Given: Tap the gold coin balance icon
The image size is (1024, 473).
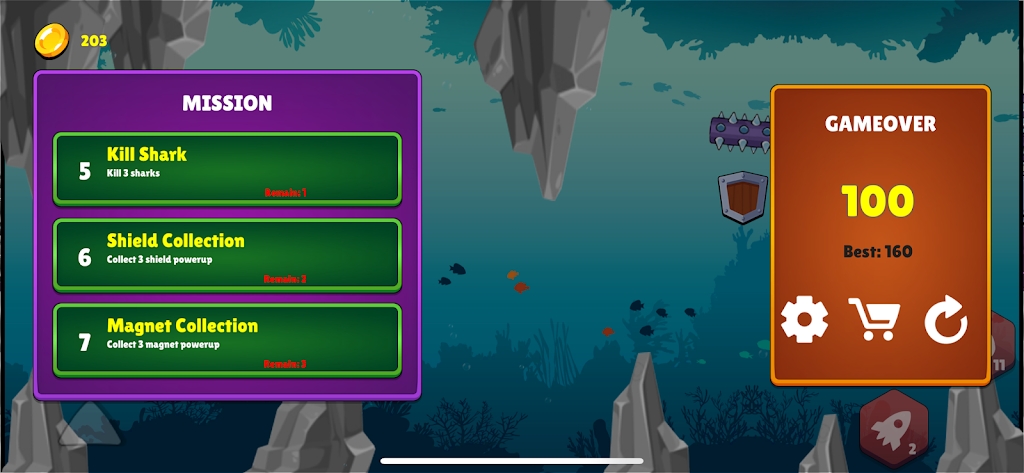Looking at the screenshot, I should [51, 41].
